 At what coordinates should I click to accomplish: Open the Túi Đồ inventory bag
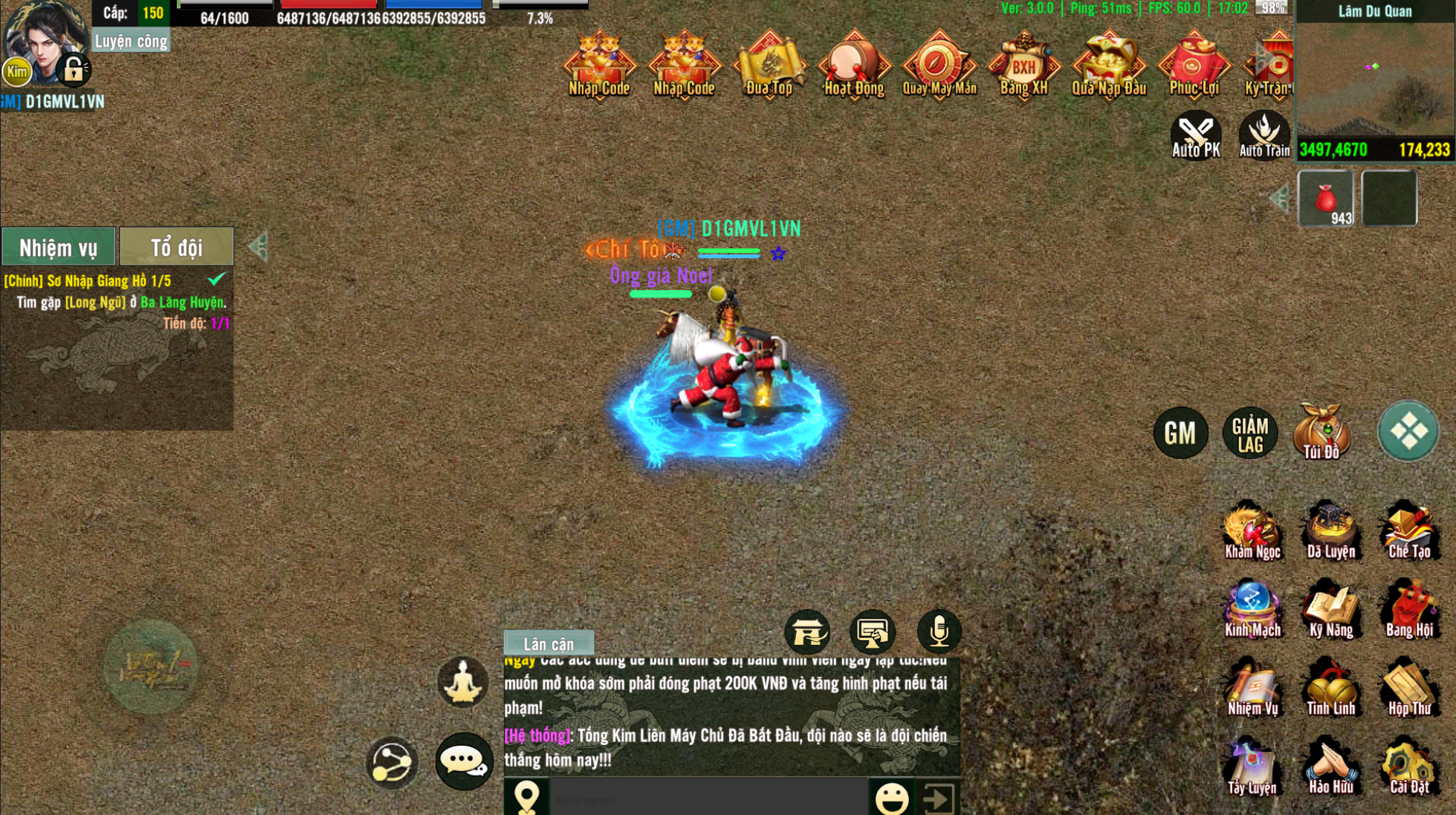(x=1321, y=432)
